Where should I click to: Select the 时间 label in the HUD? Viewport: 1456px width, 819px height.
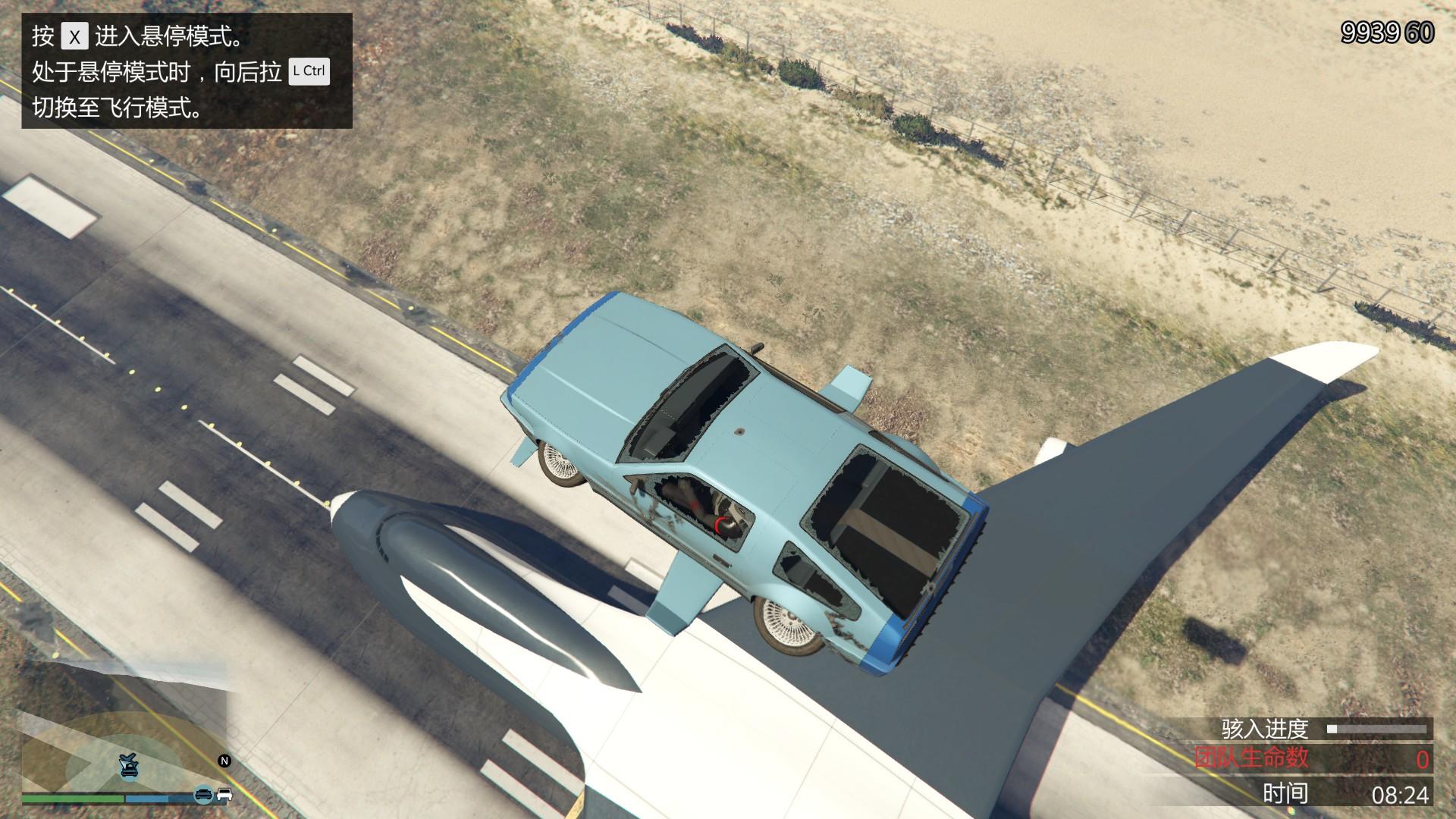point(1284,791)
